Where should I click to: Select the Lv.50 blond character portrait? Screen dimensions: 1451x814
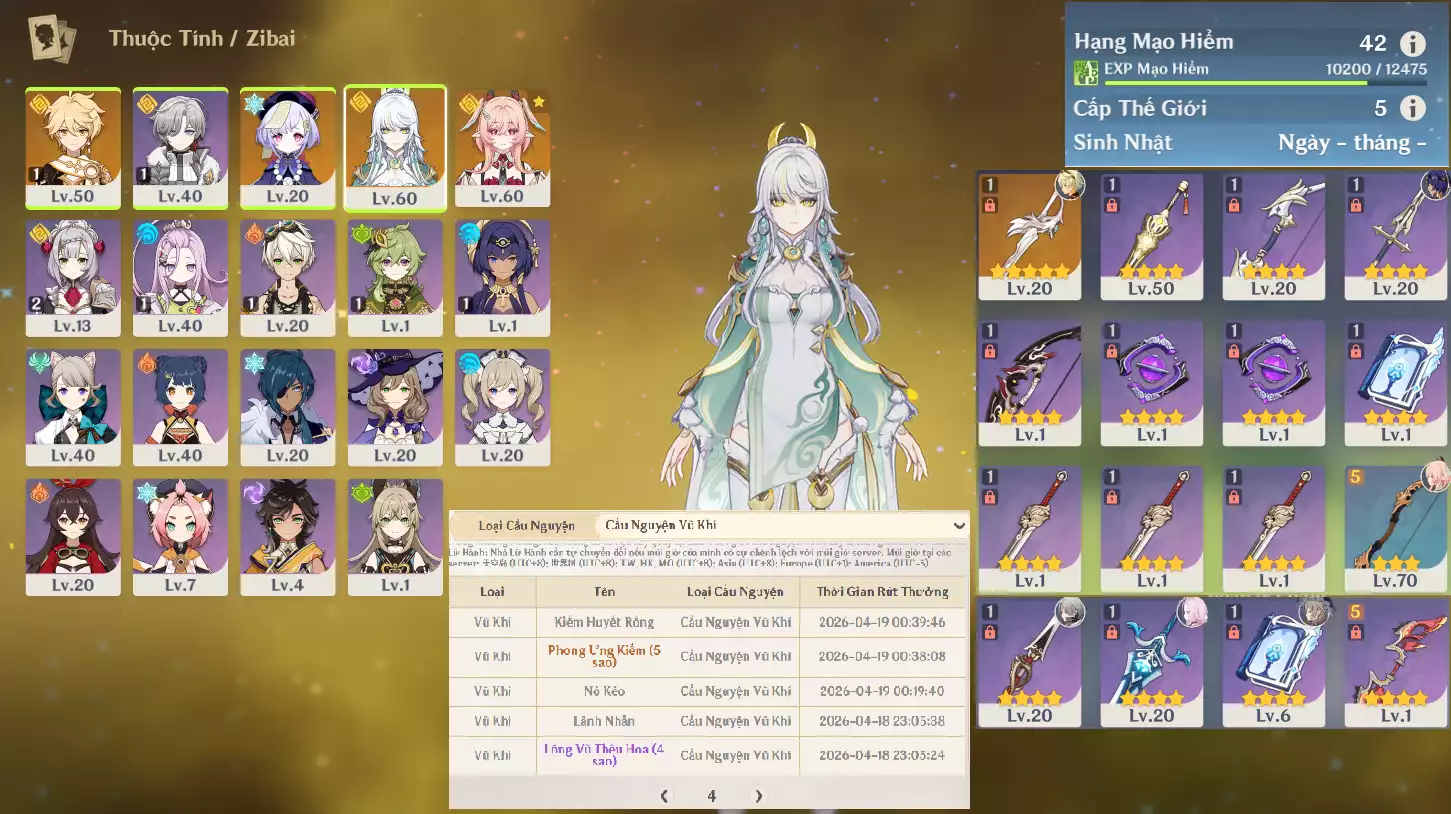tap(73, 147)
